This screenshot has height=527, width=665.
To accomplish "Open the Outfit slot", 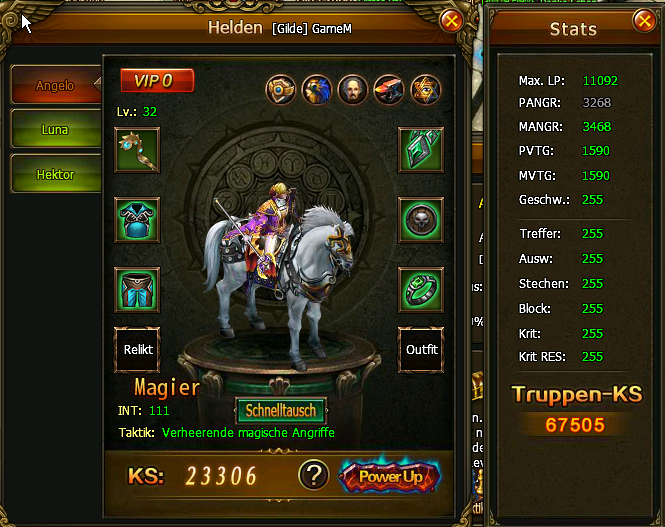I will (x=421, y=351).
